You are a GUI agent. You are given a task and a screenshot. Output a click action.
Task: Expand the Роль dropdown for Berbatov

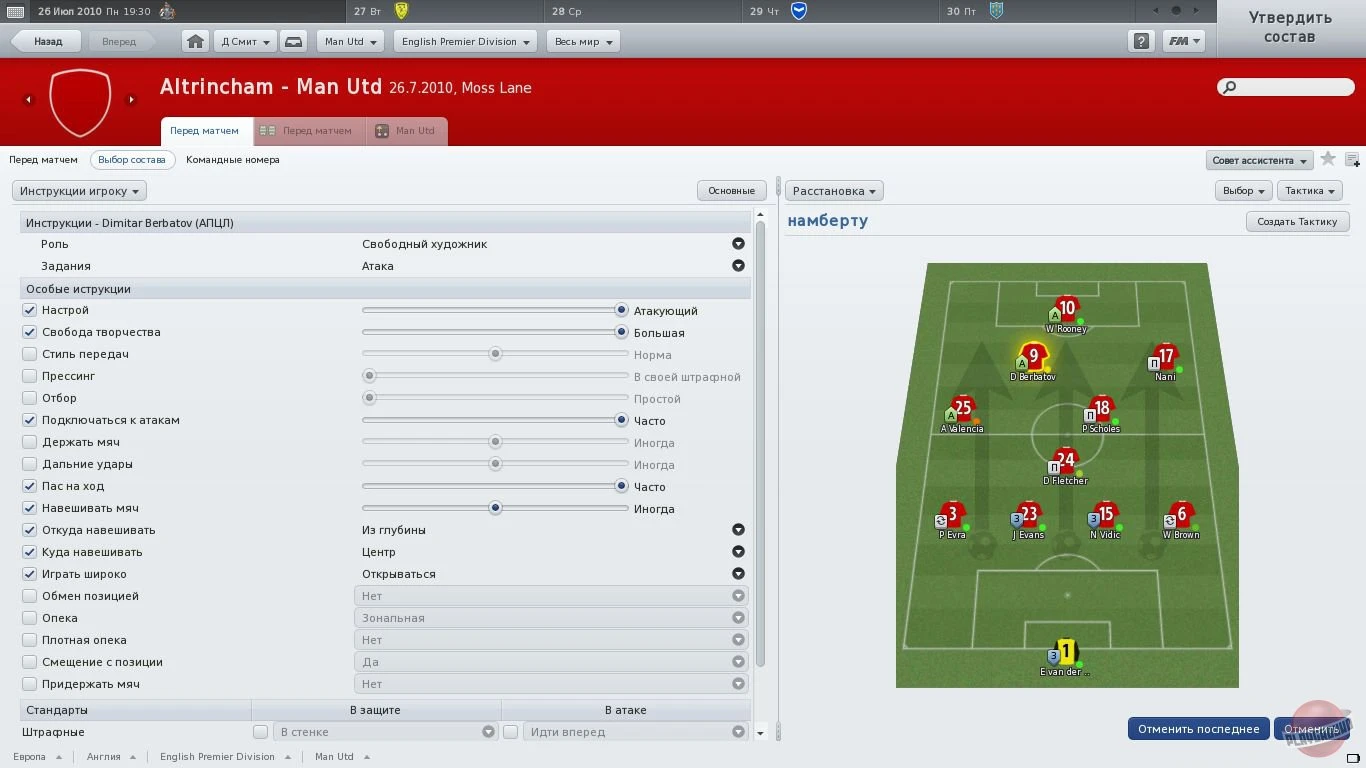[x=738, y=243]
